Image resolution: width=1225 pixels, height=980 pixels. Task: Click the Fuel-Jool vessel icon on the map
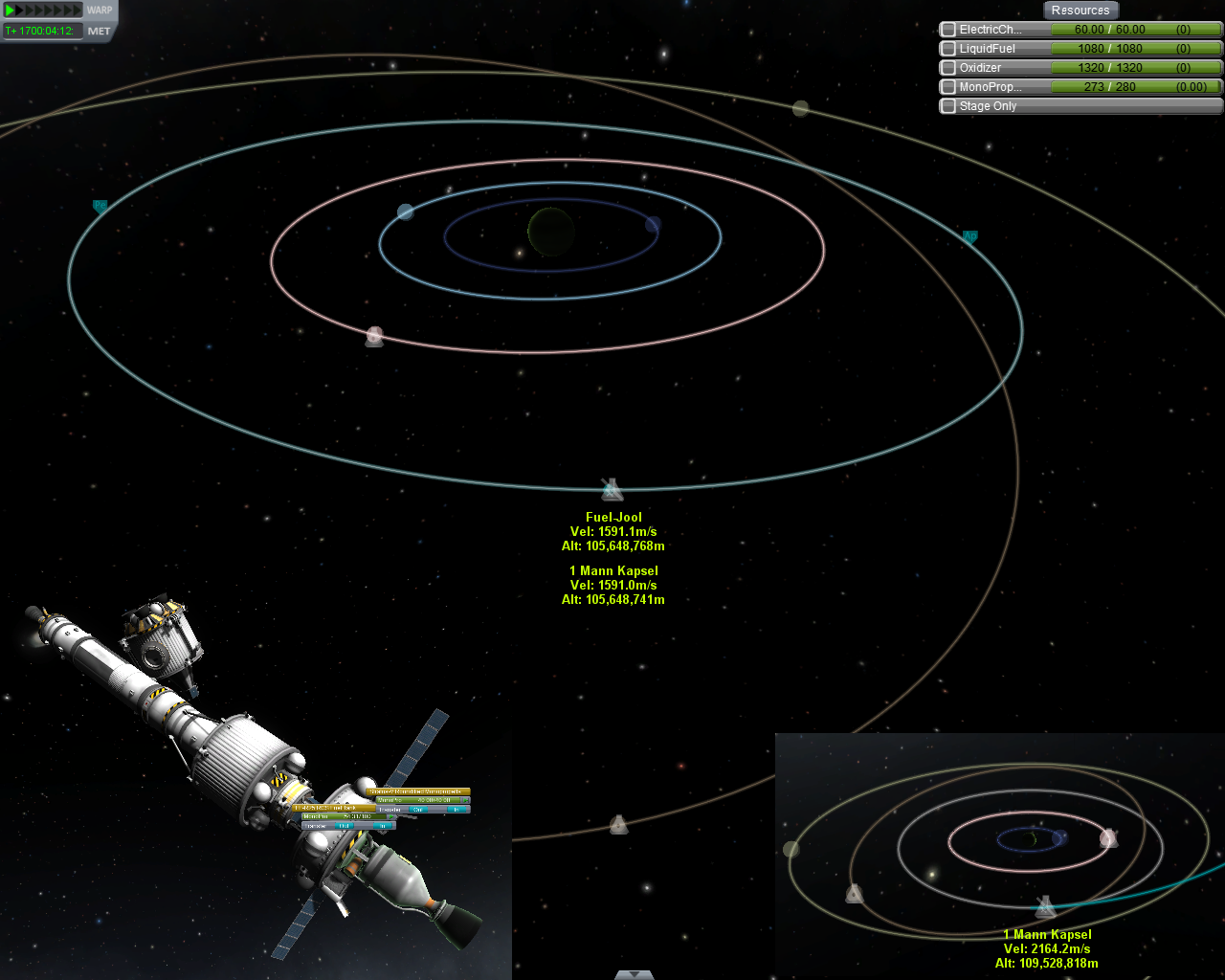coord(612,490)
